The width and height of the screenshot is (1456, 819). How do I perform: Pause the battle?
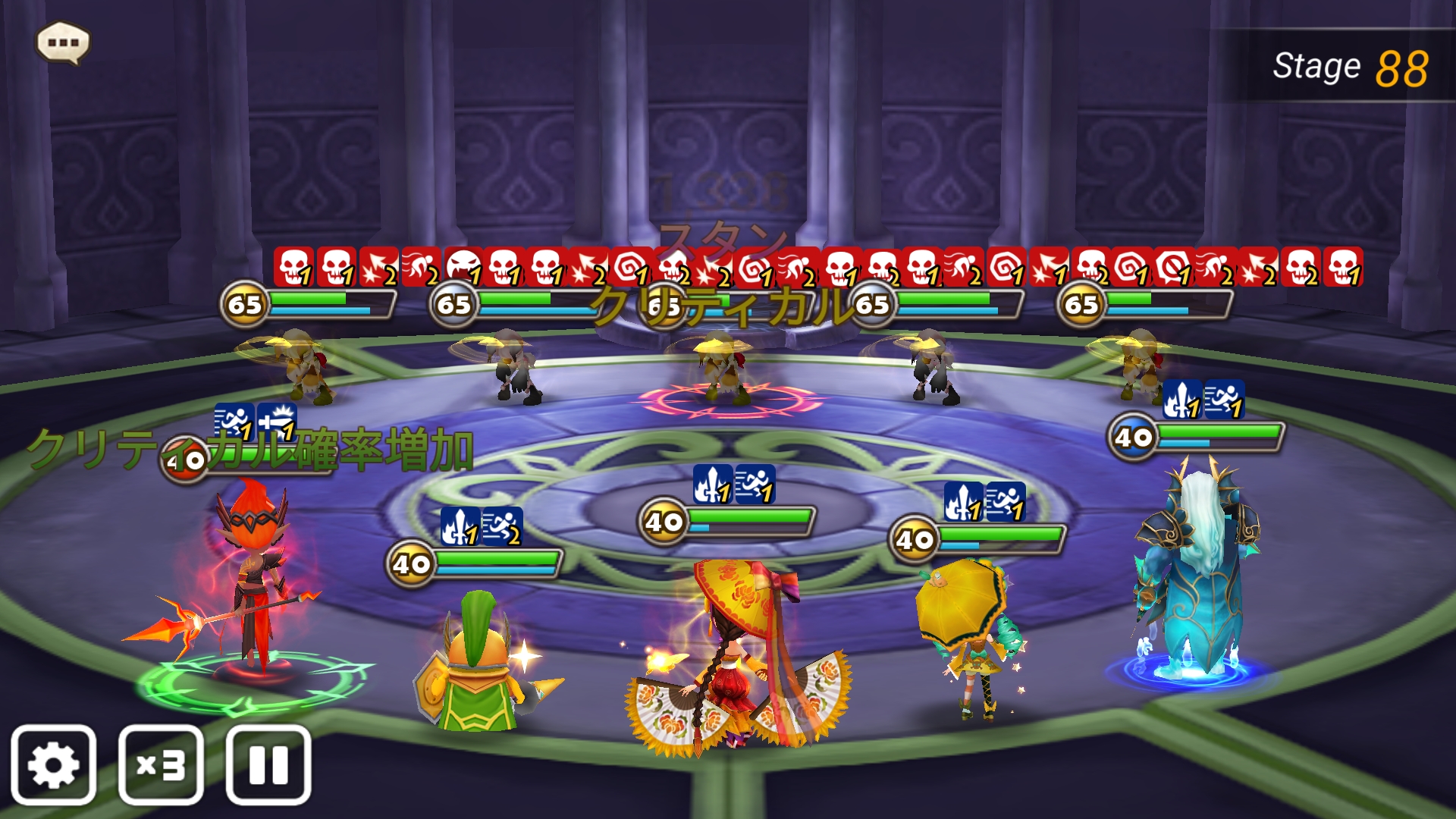click(268, 764)
